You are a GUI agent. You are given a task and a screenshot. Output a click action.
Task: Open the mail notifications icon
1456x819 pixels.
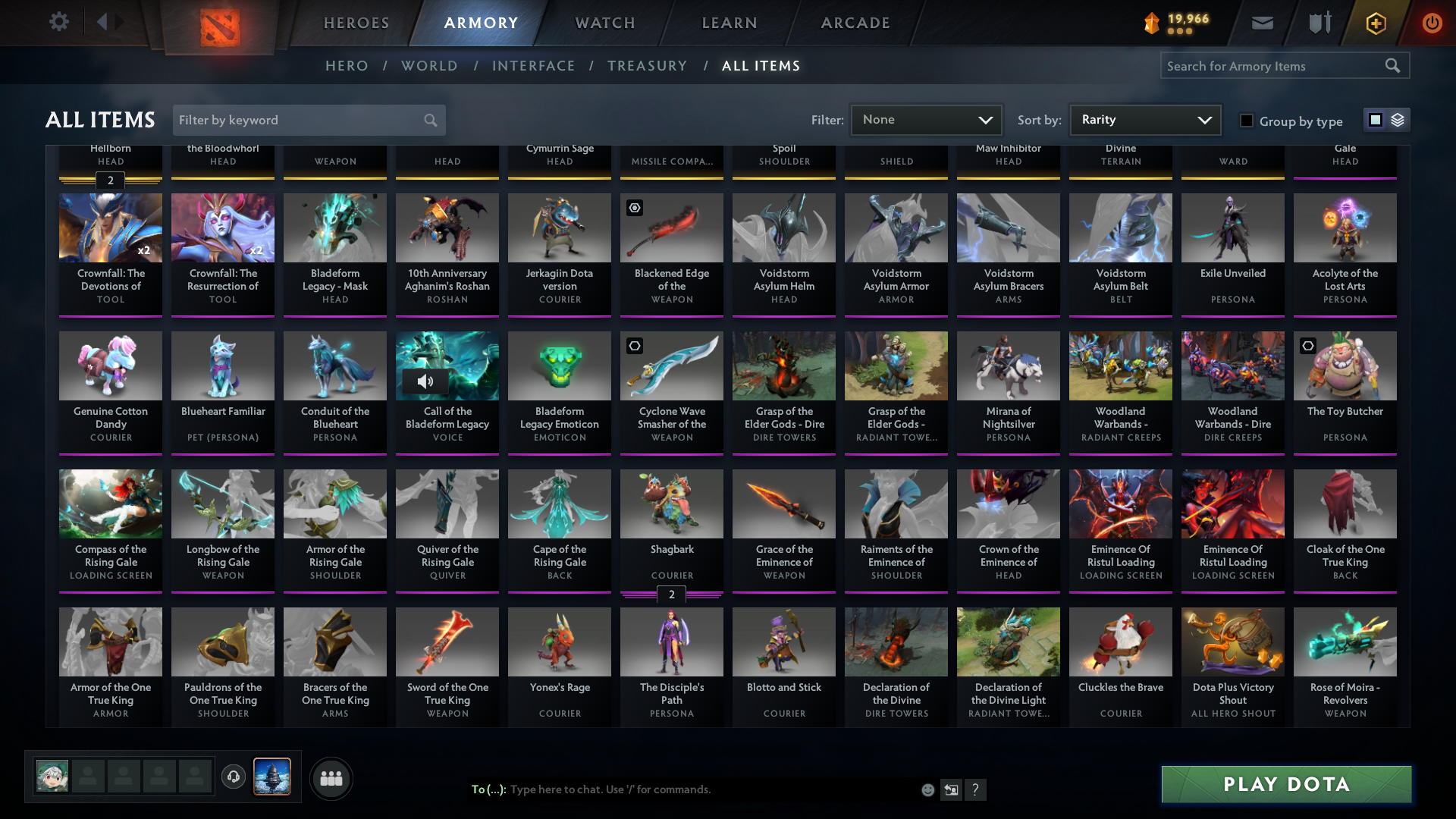coord(1261,23)
